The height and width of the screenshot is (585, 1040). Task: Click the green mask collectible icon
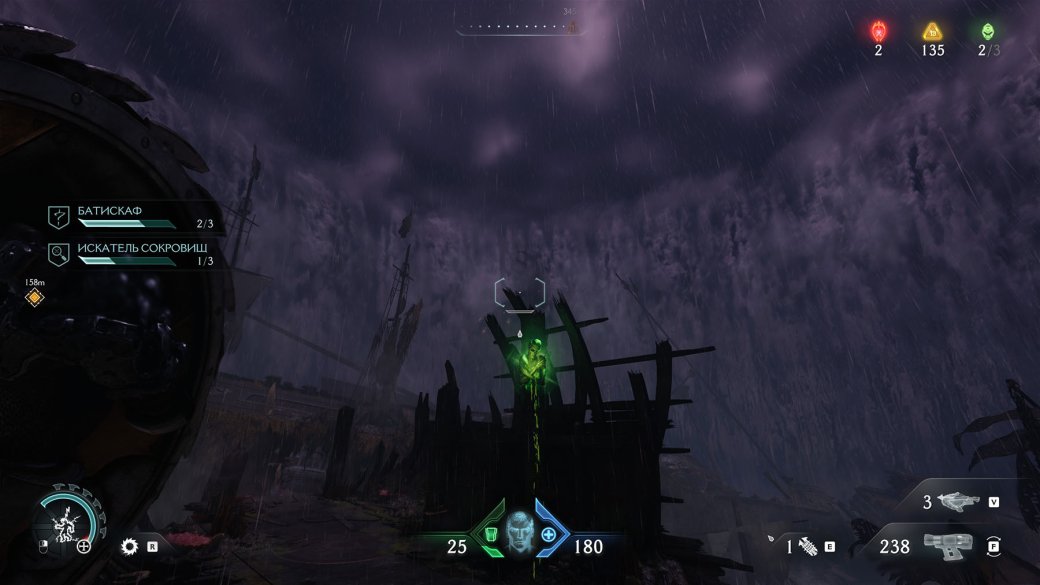(988, 31)
